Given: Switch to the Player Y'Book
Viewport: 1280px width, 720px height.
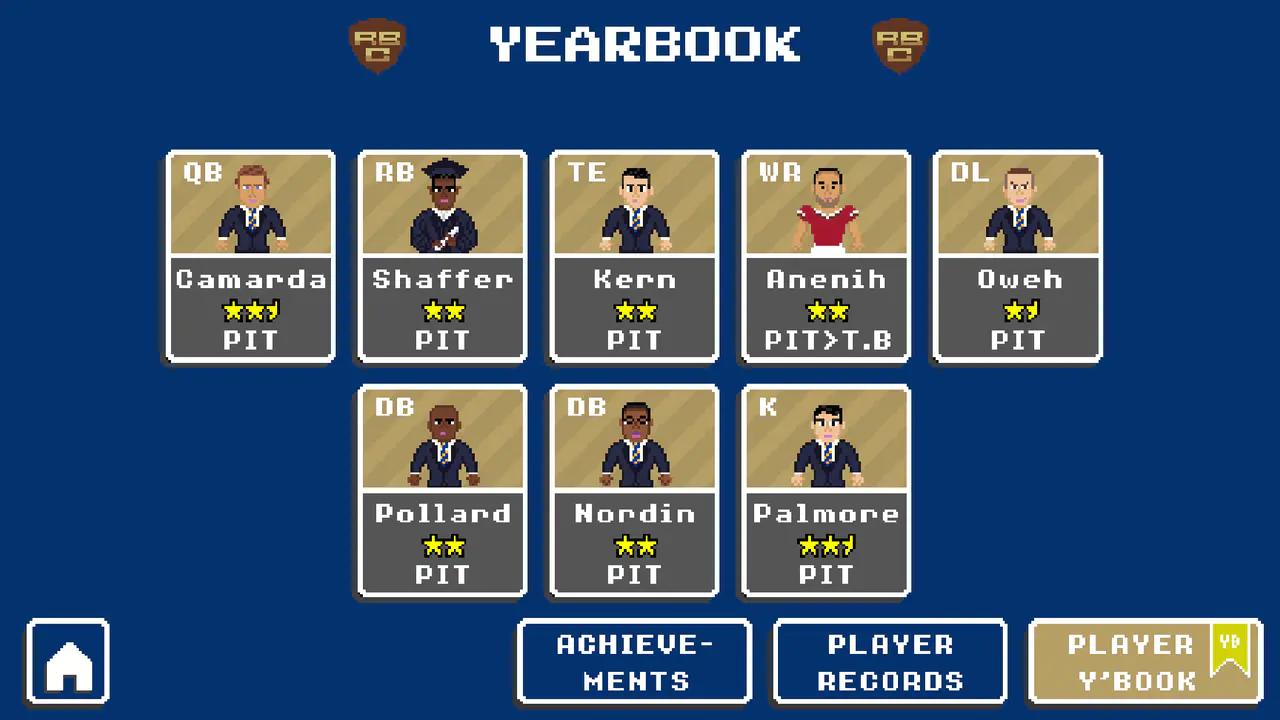Looking at the screenshot, I should click(1145, 662).
